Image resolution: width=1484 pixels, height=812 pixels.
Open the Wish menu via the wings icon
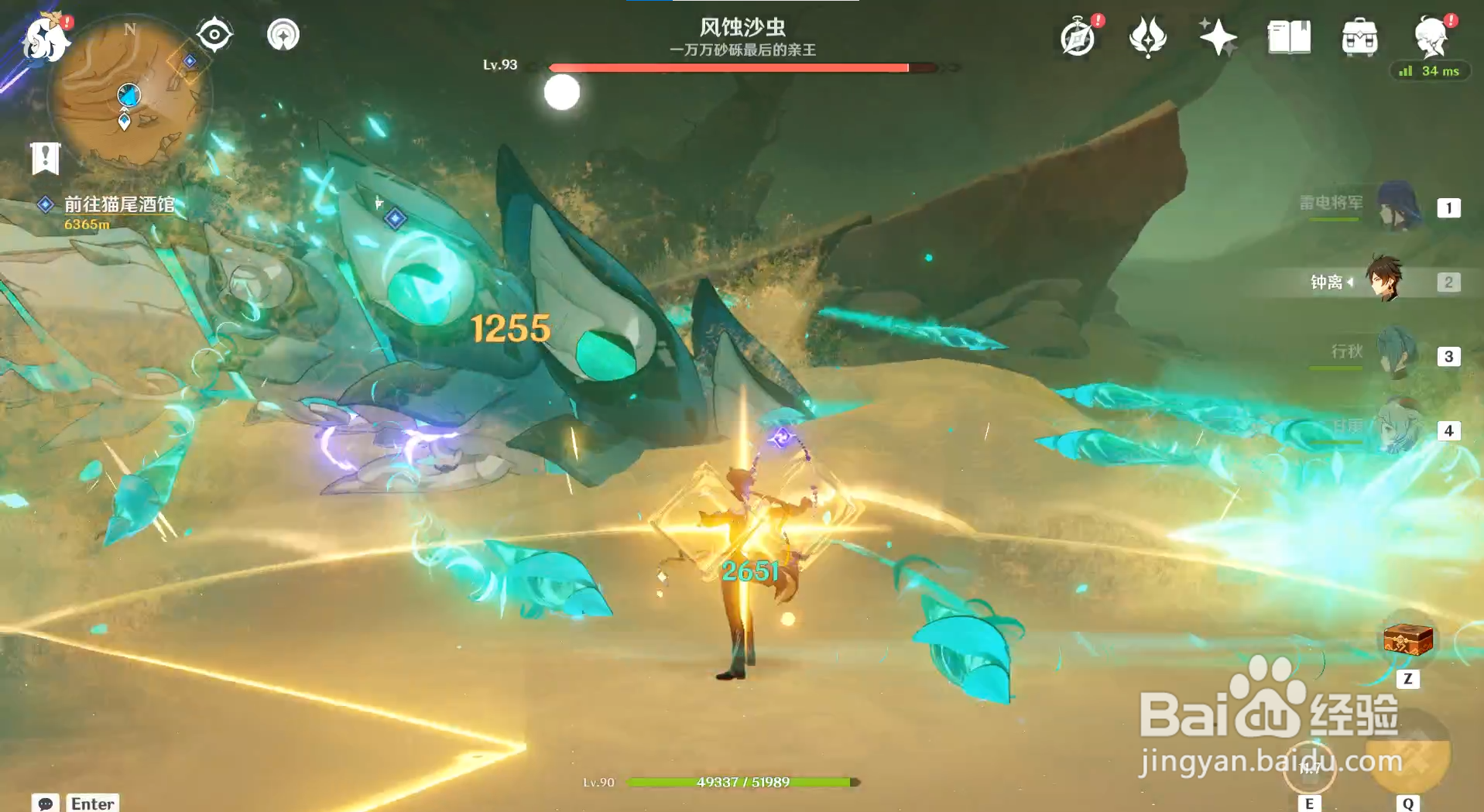(x=1147, y=36)
